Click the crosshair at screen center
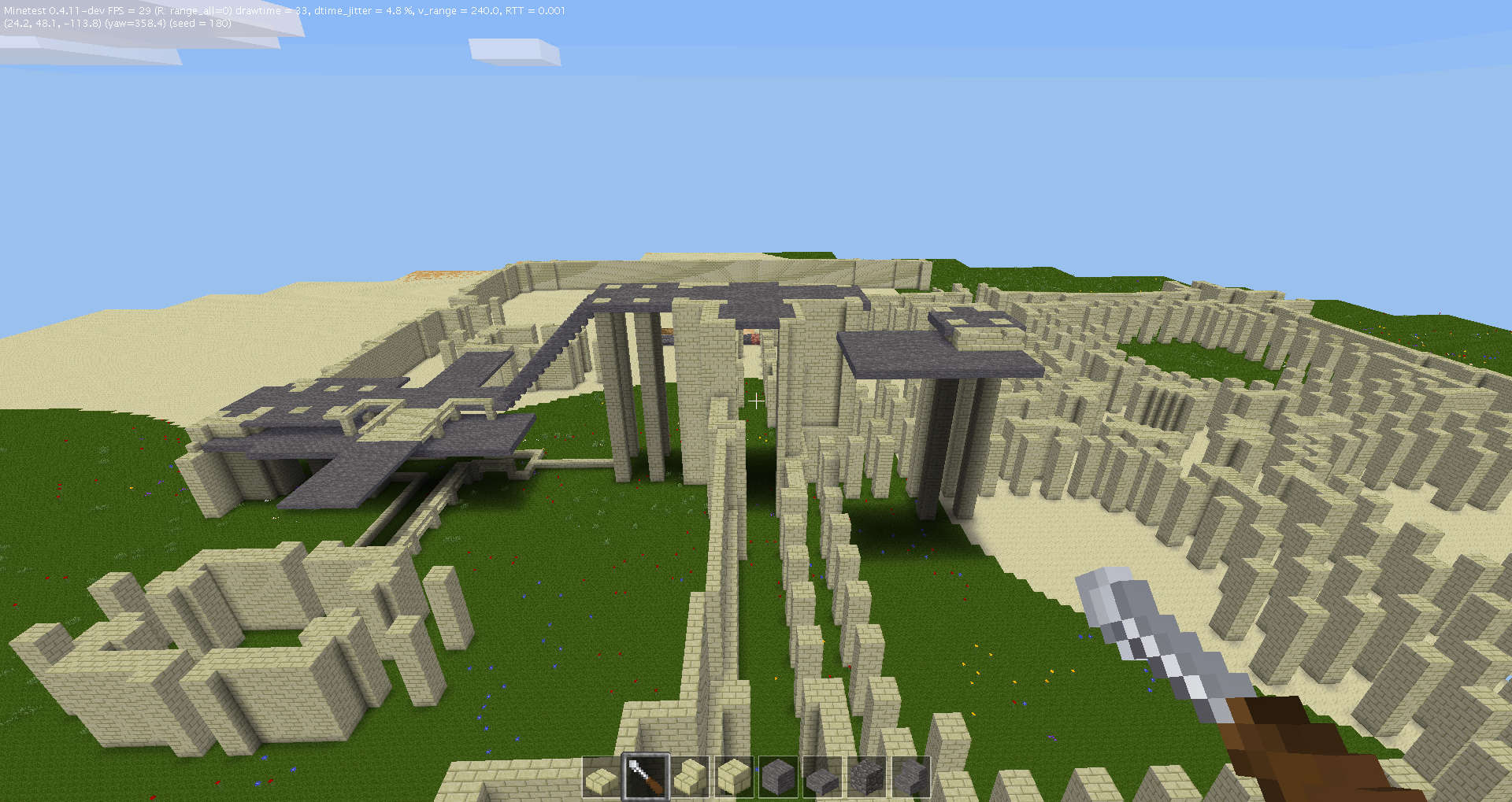1512x802 pixels. click(756, 401)
